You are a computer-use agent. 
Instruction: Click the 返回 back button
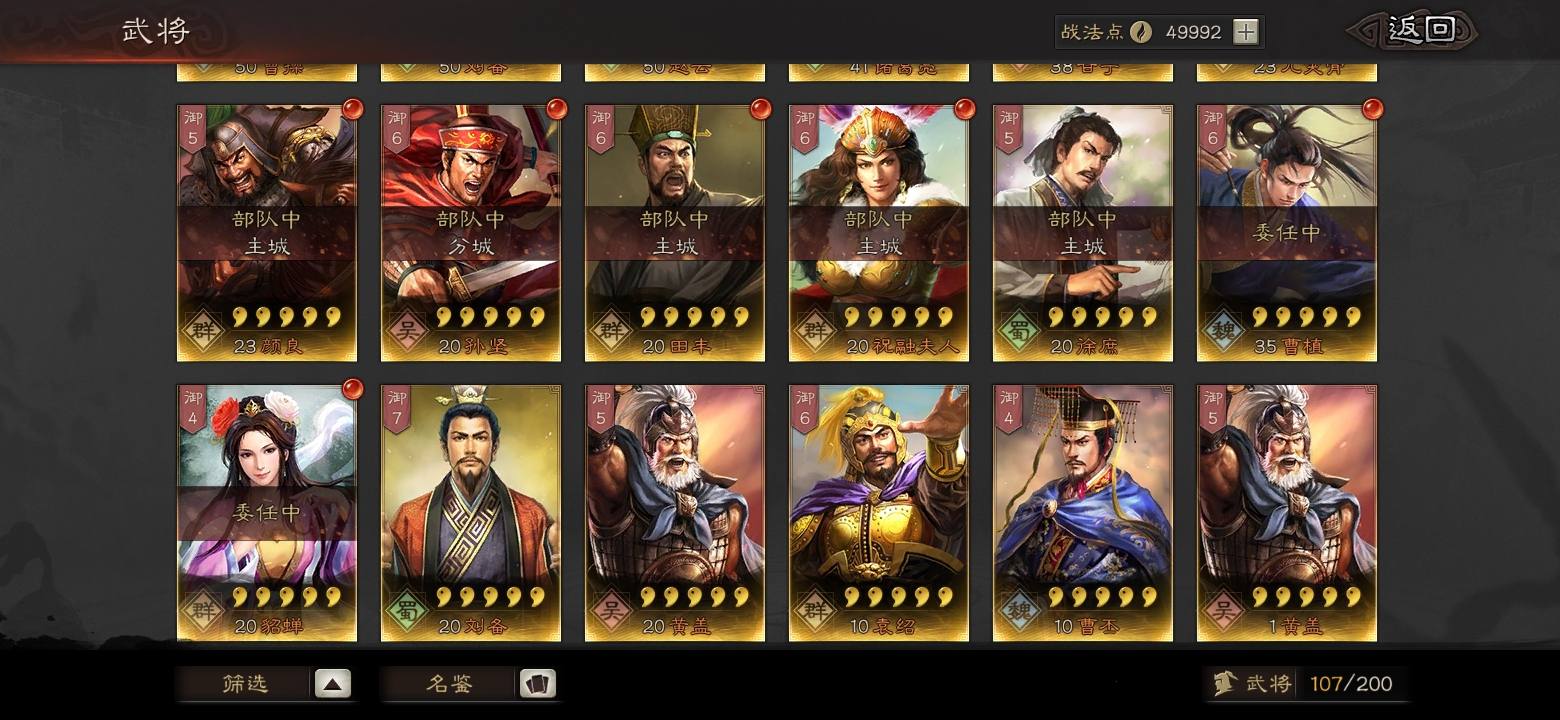click(1418, 30)
